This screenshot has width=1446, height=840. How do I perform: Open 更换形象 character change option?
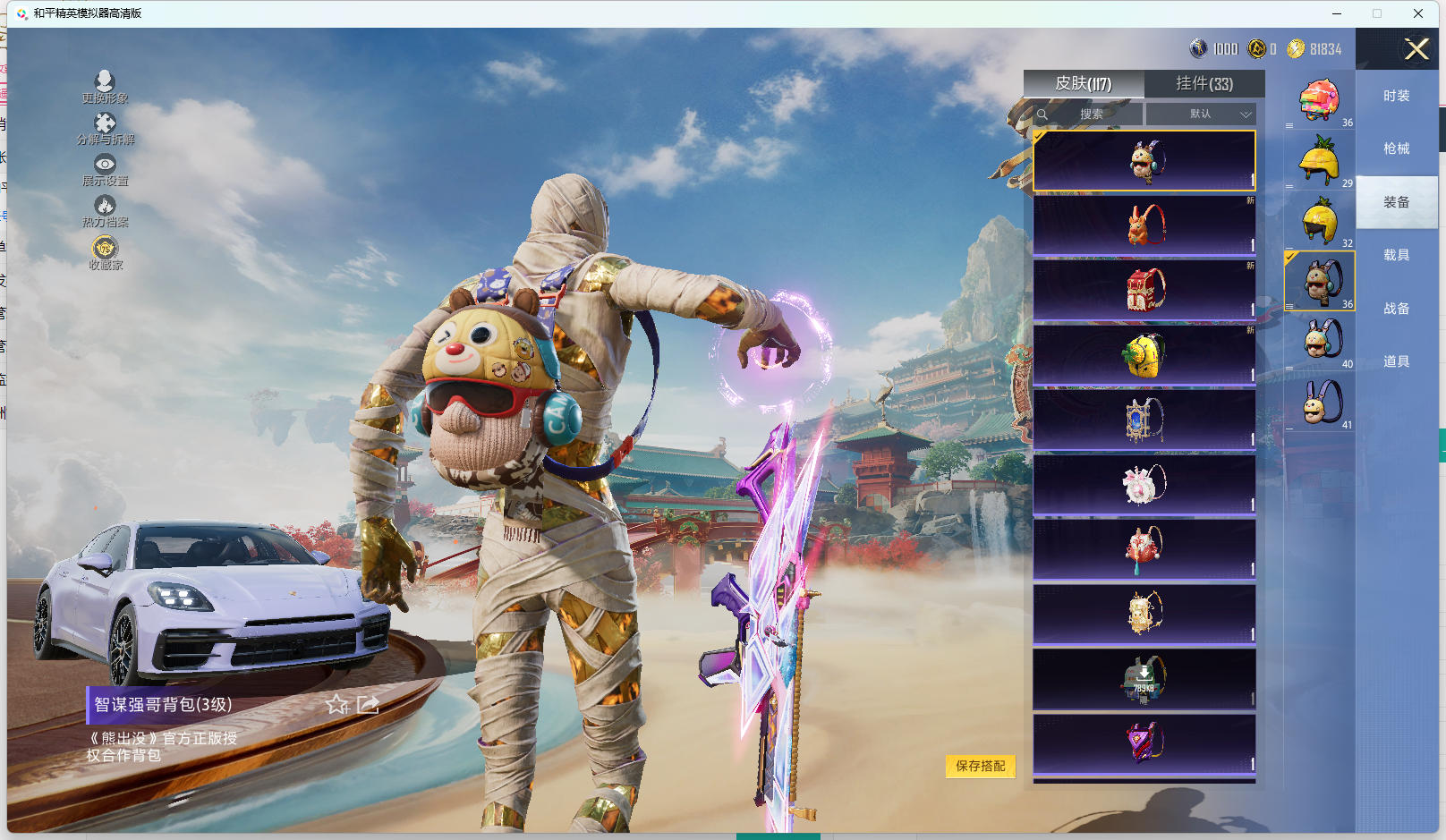click(x=105, y=87)
